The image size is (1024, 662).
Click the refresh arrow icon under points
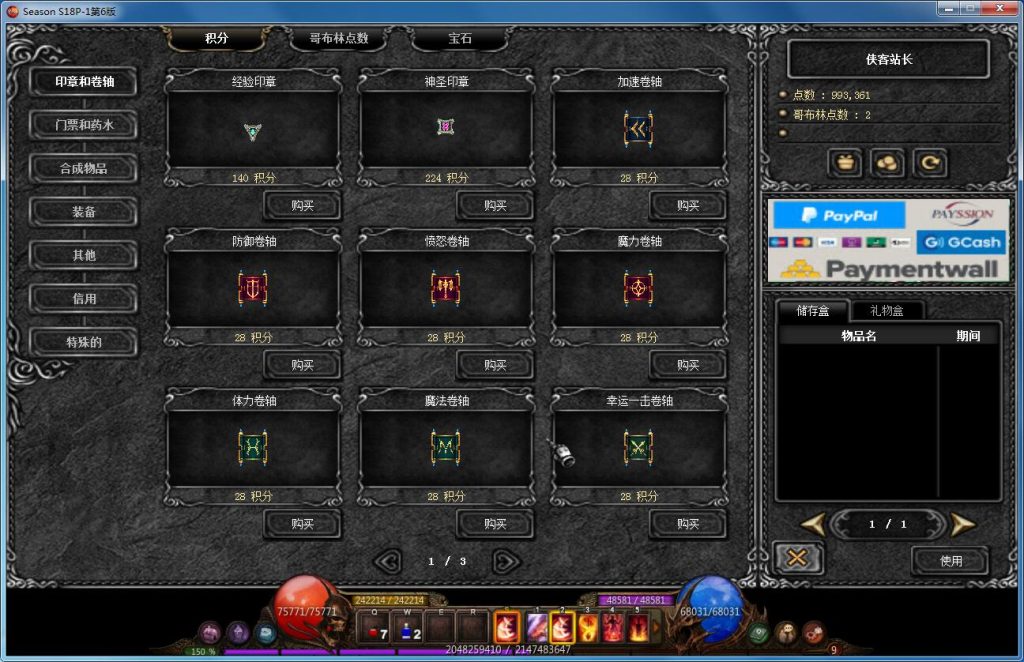point(929,162)
